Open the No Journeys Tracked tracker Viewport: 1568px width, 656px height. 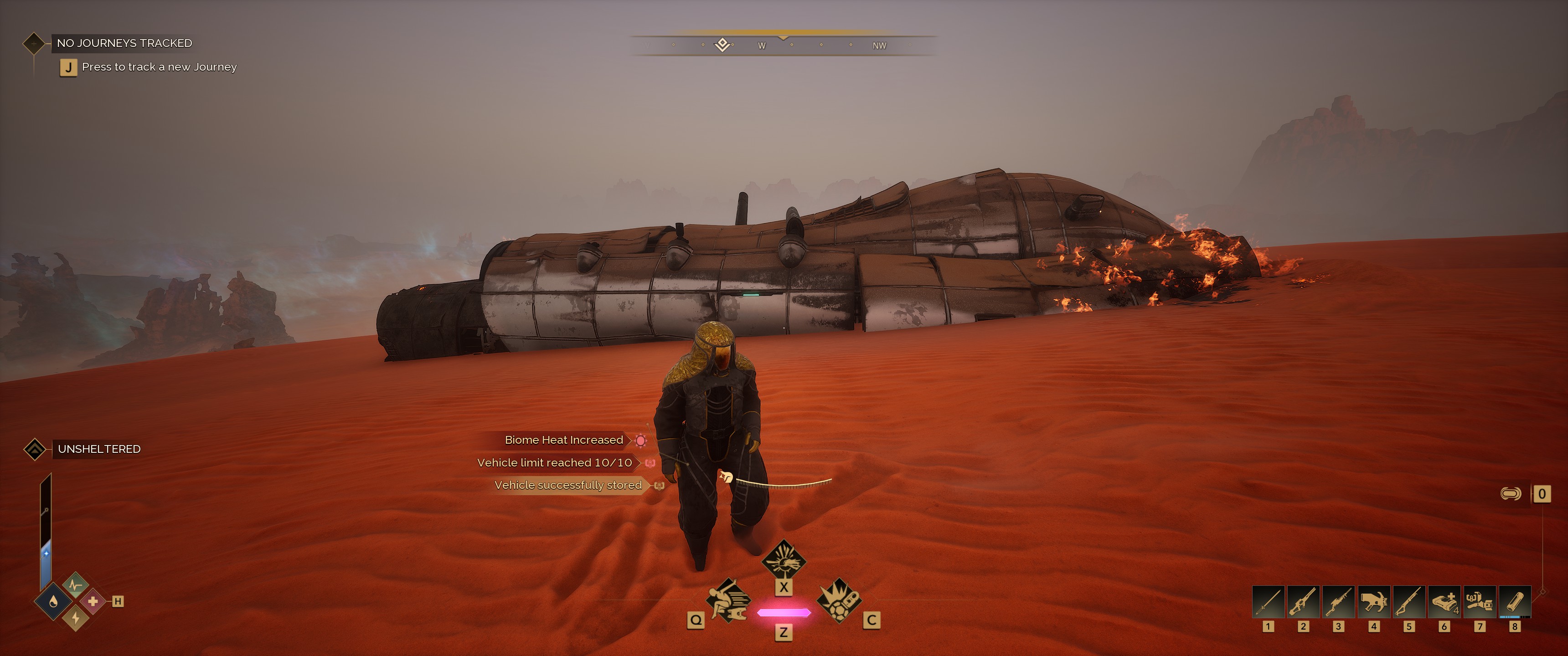click(124, 43)
